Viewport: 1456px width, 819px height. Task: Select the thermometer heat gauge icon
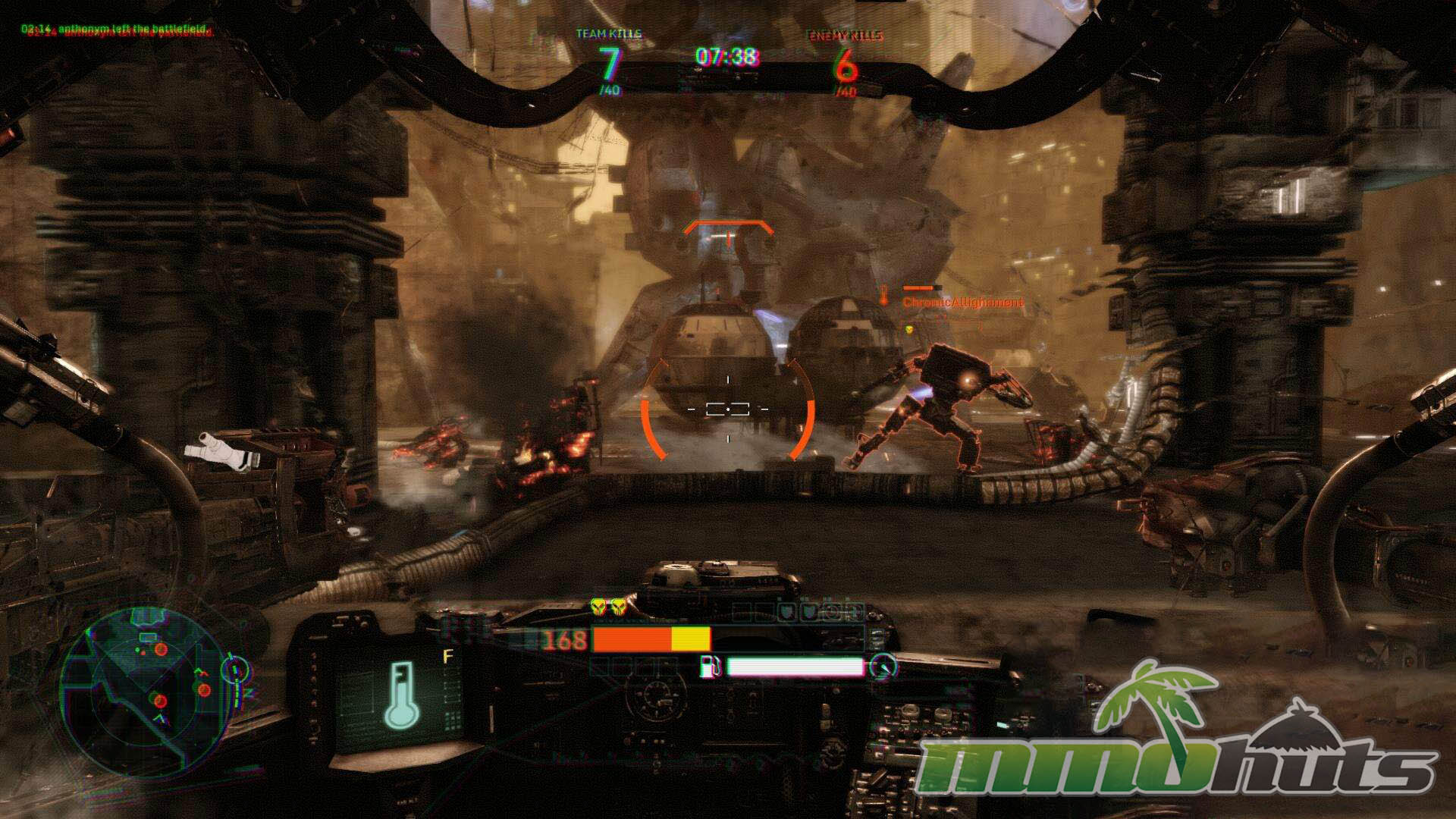click(x=402, y=693)
